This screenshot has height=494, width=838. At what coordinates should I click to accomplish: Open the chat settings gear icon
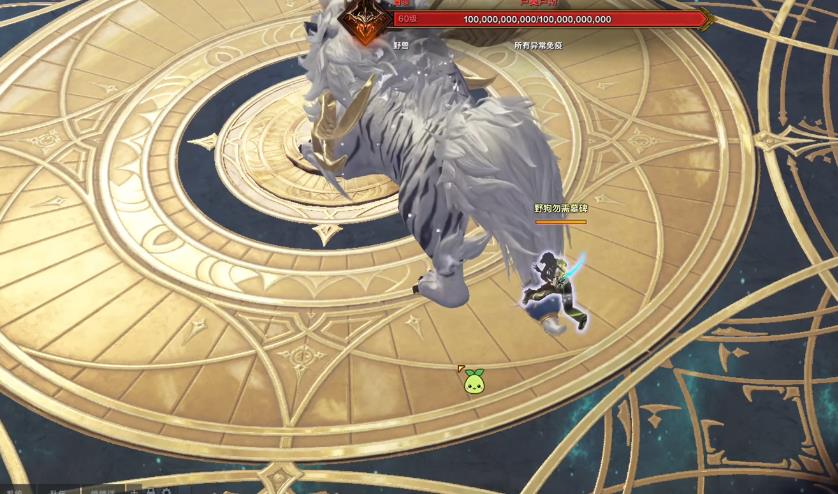tap(166, 491)
